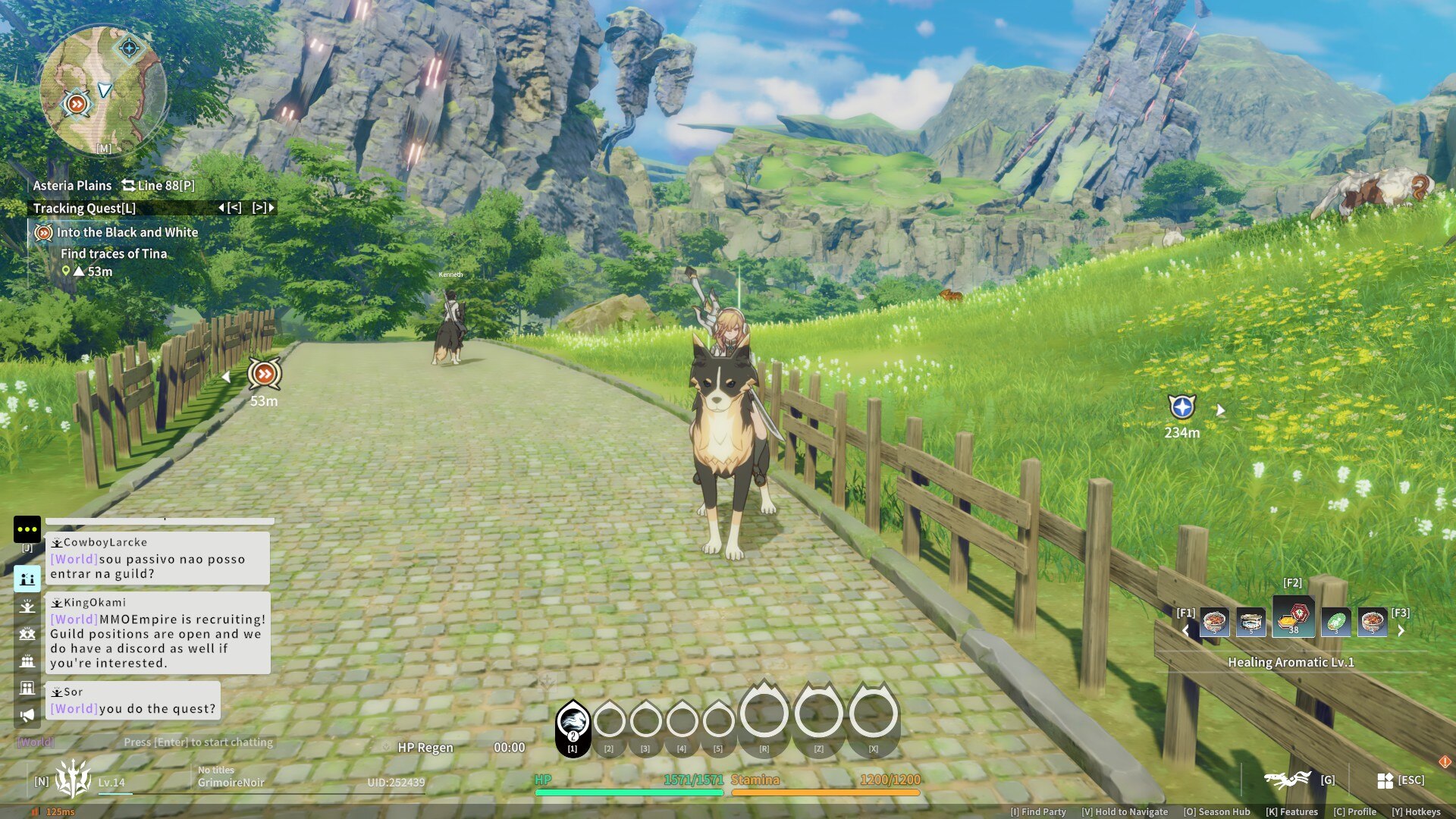Cycle quick items left with the arrow

point(1186,630)
